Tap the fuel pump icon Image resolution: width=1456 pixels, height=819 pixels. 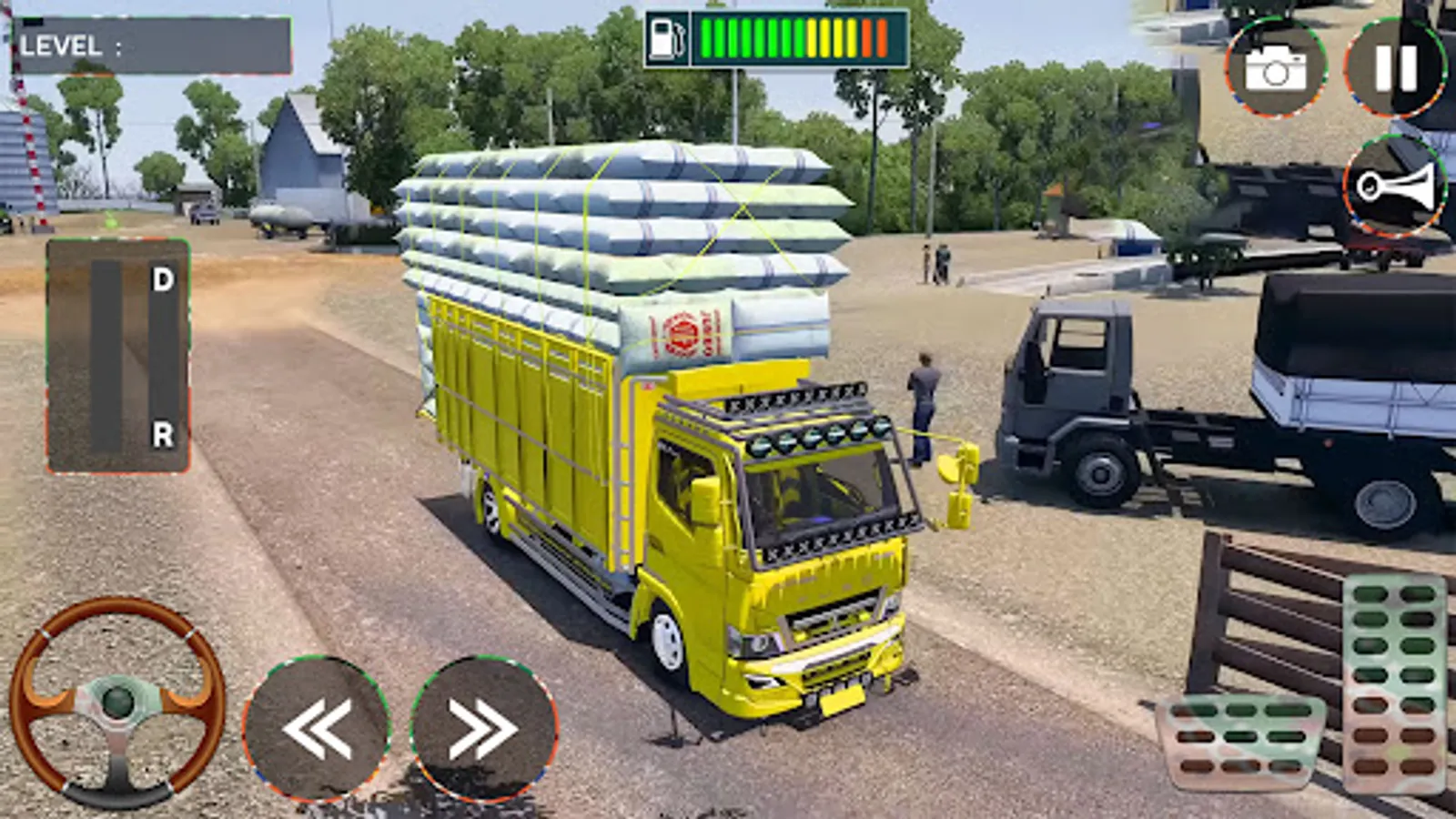pyautogui.click(x=666, y=36)
